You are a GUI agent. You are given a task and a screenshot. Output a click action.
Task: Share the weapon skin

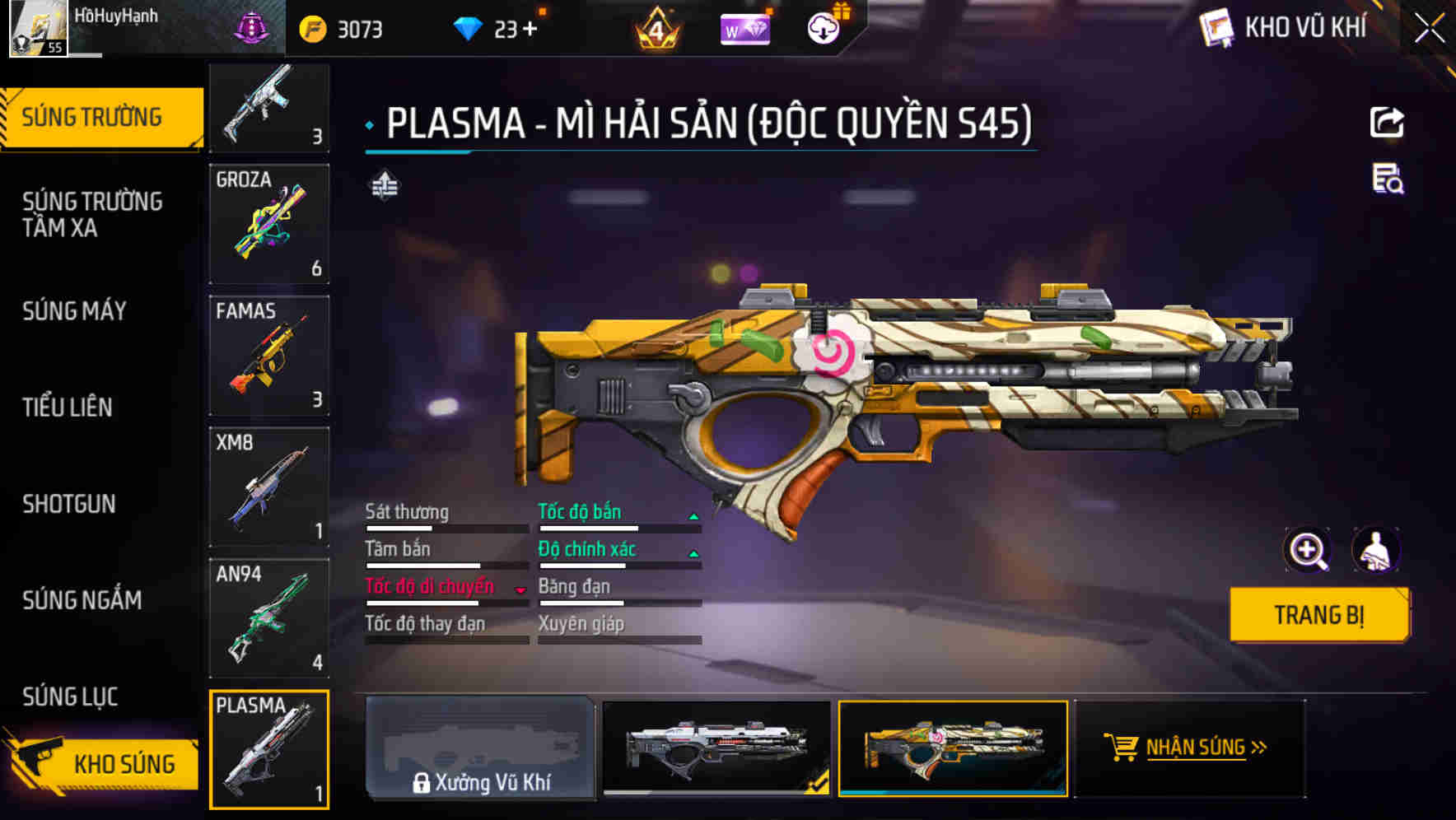(x=1387, y=123)
